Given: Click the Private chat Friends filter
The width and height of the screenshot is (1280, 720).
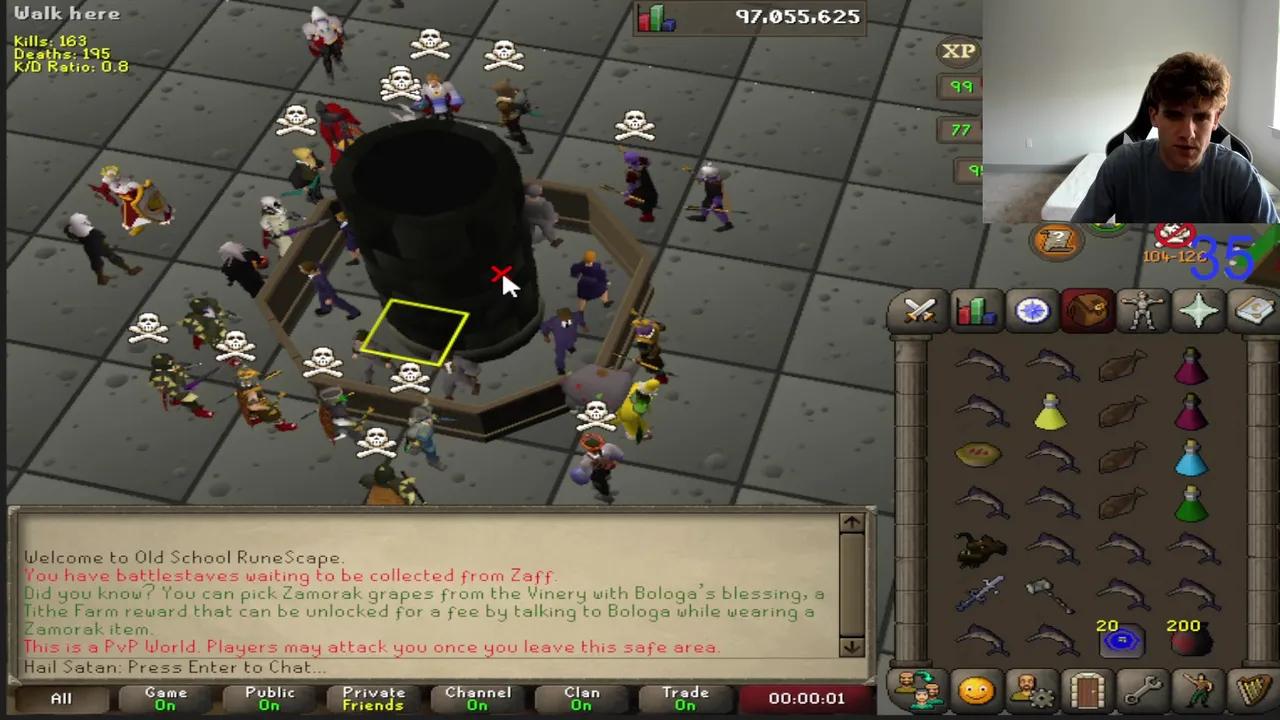Looking at the screenshot, I should tap(373, 698).
